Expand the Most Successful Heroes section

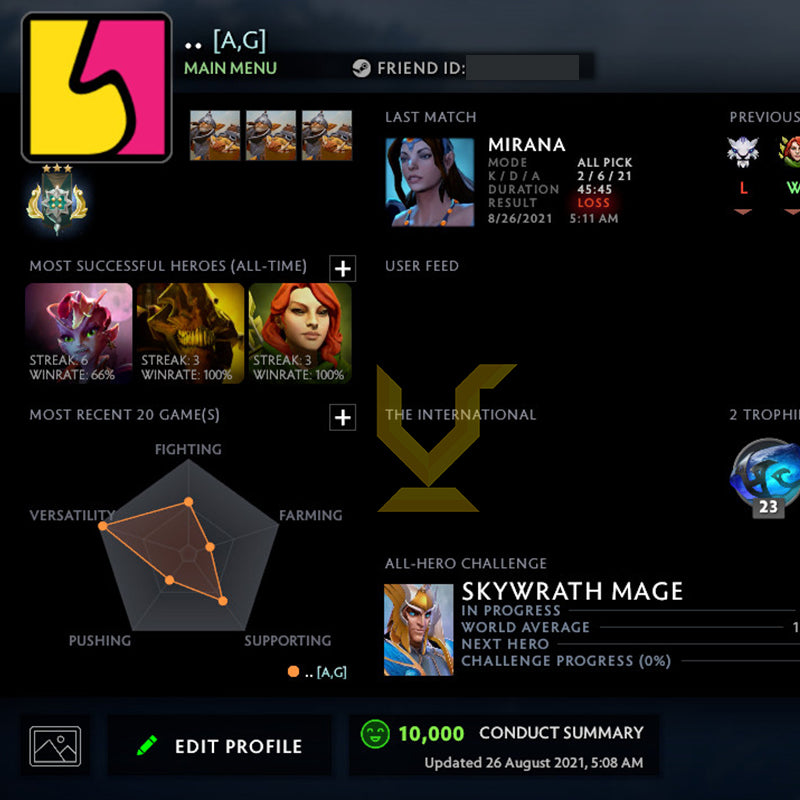(x=343, y=268)
